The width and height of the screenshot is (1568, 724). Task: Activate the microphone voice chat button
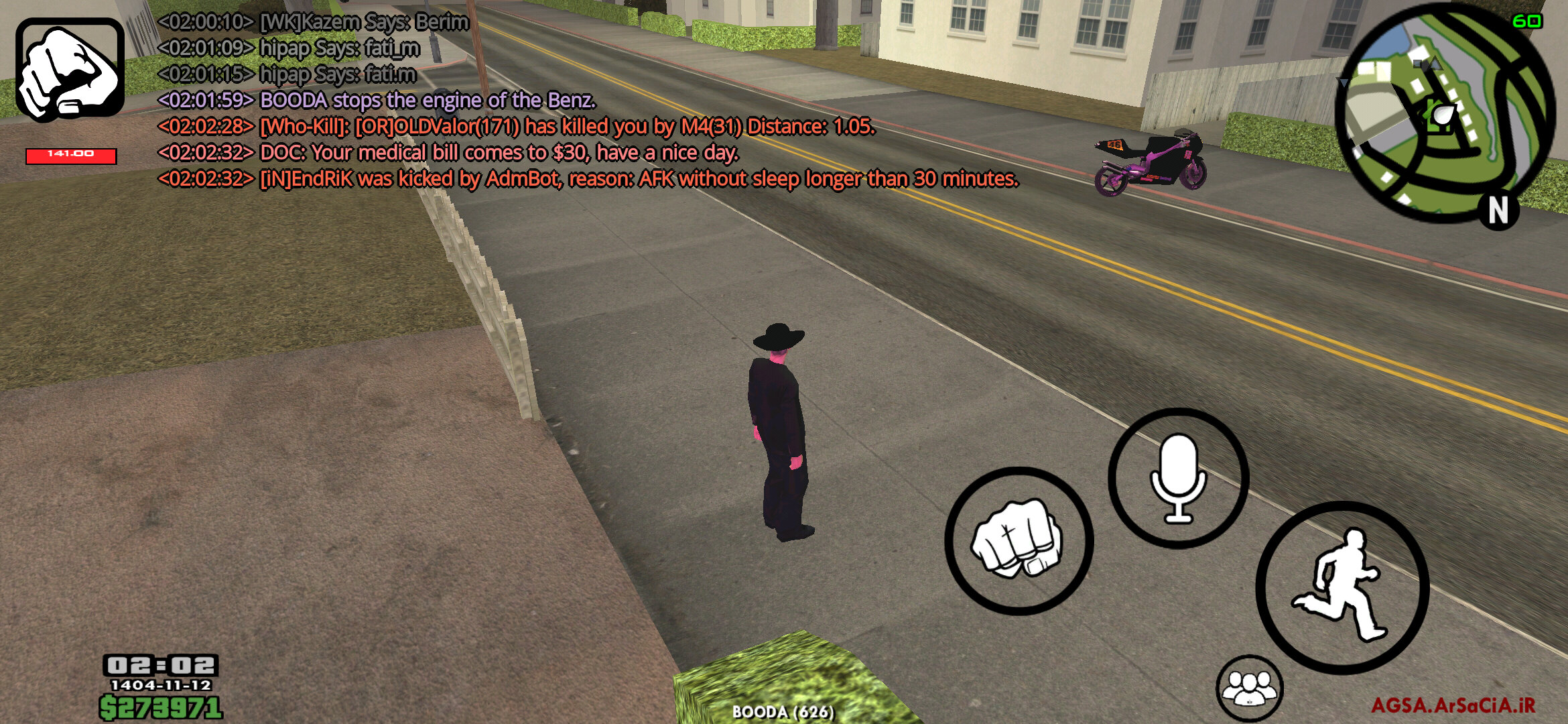click(1178, 478)
